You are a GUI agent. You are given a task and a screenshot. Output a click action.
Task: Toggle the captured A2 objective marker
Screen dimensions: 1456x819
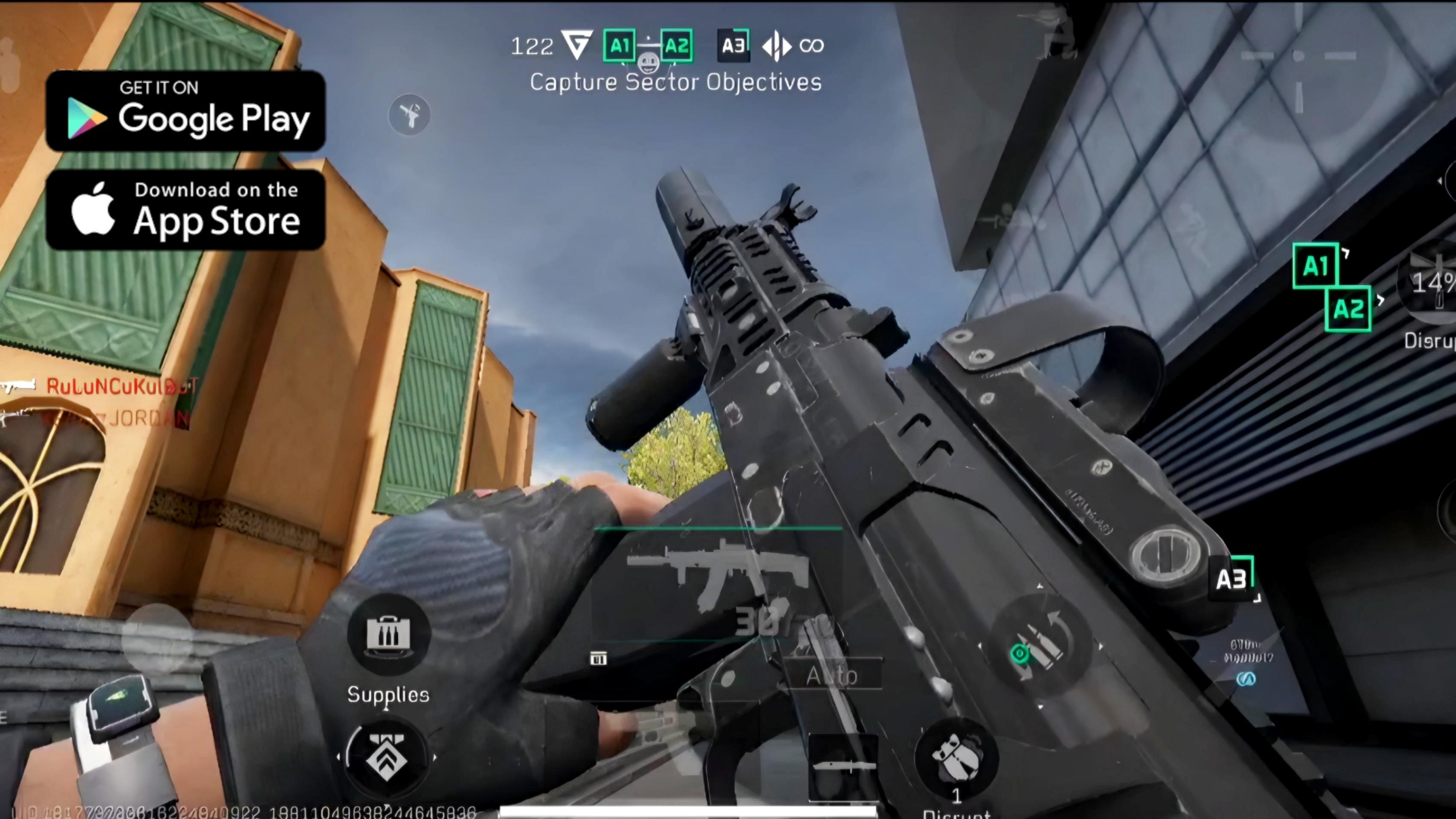(x=676, y=46)
